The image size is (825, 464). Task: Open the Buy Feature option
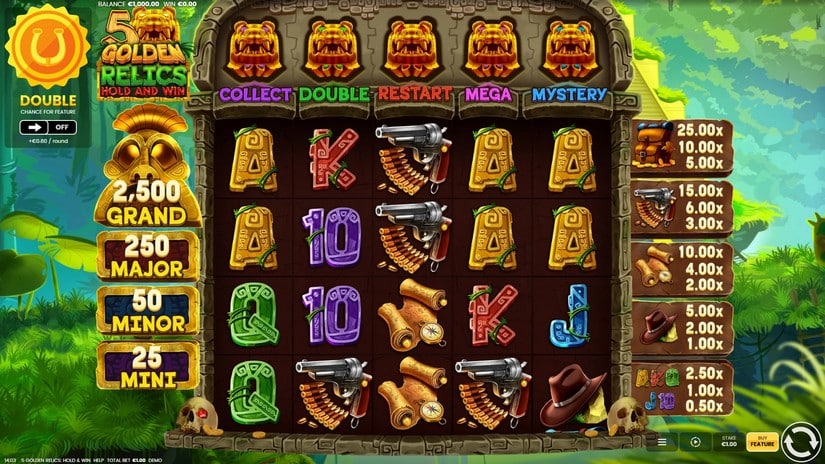pos(763,440)
